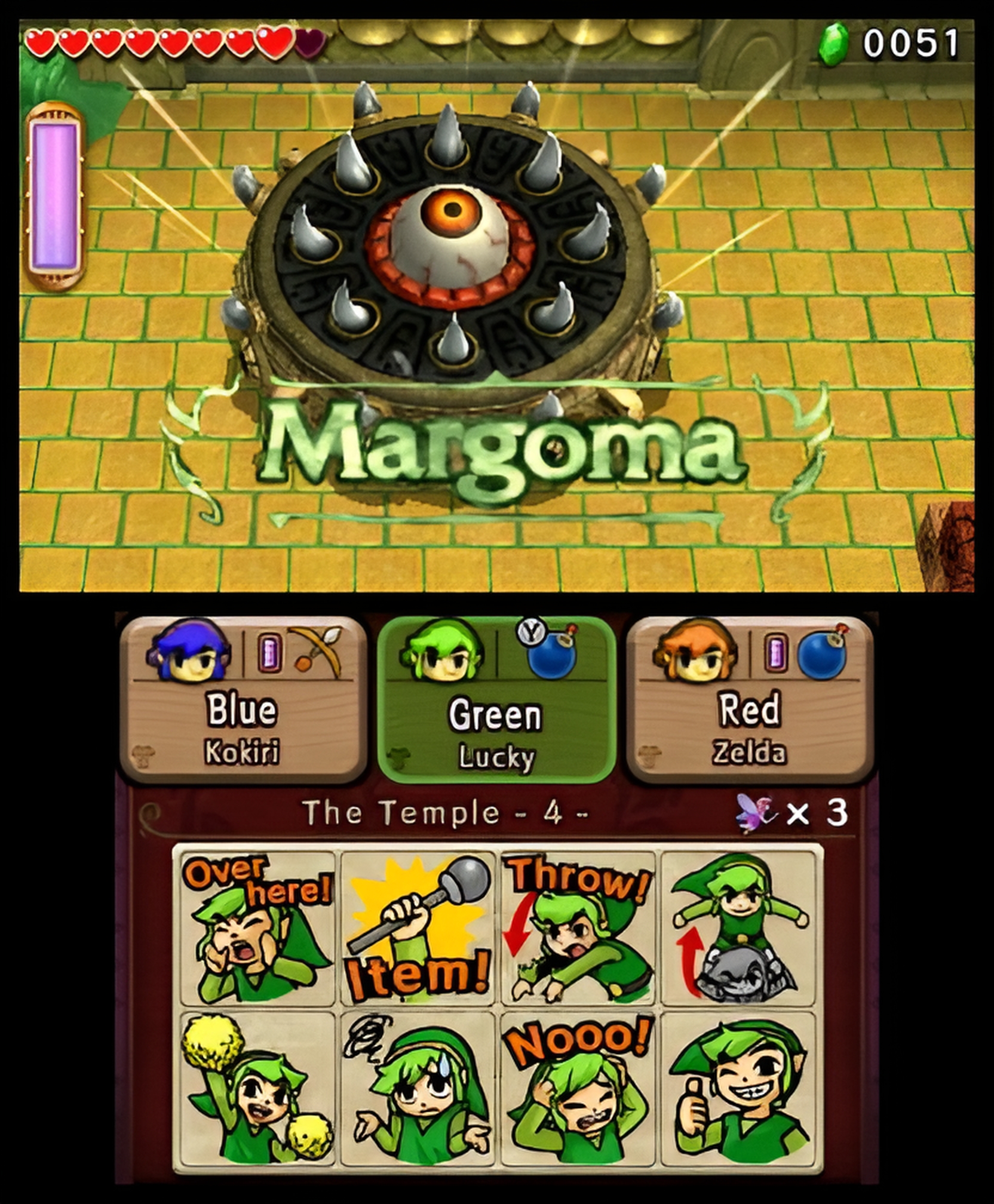Tap the "Item!" emote panel
This screenshot has height=1204, width=994.
pyautogui.click(x=418, y=928)
